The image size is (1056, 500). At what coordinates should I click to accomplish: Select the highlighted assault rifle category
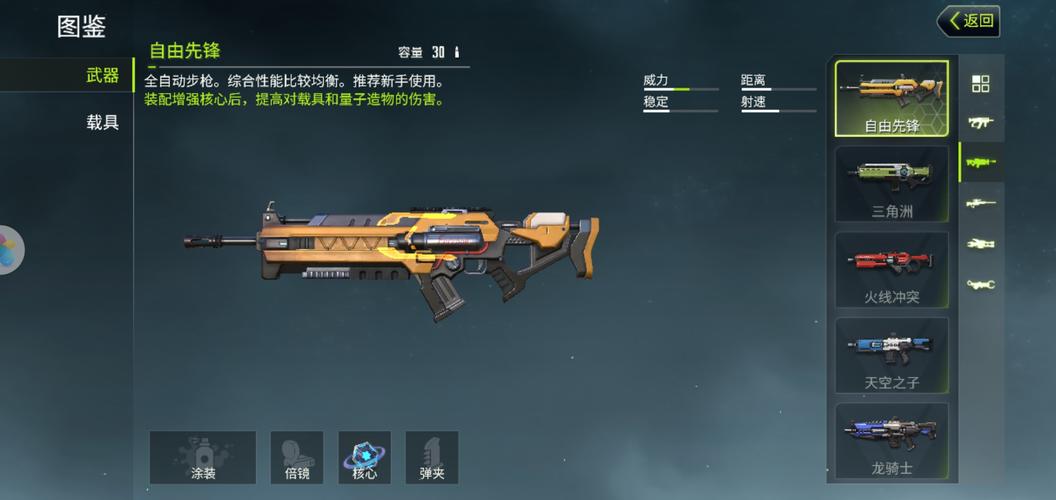(x=980, y=162)
